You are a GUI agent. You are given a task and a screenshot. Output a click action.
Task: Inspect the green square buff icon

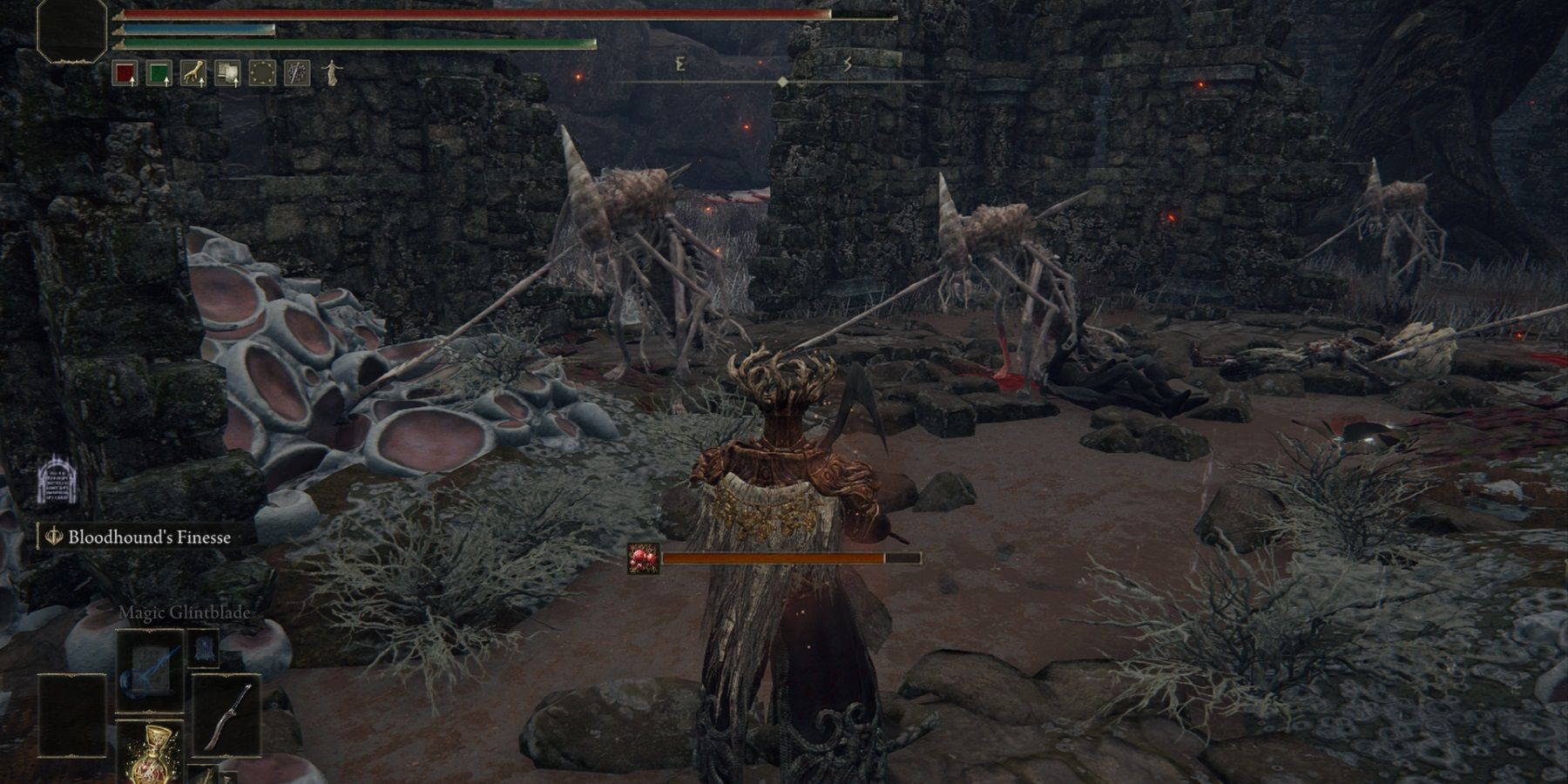(159, 74)
